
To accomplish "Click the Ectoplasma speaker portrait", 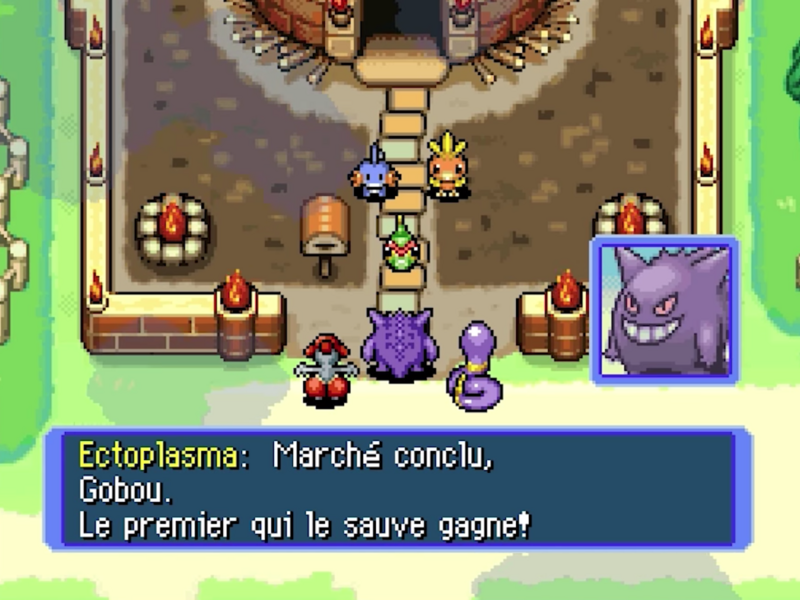I will 664,310.
